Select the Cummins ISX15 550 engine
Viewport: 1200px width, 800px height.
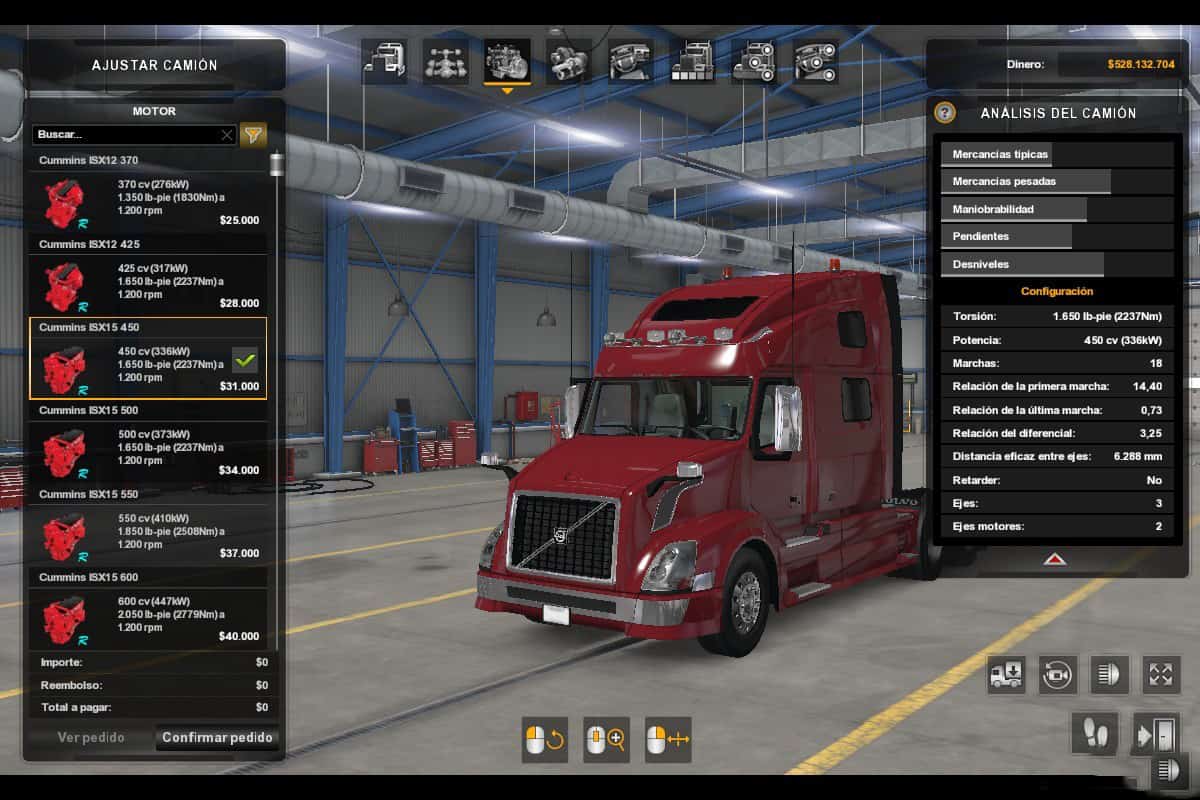(x=148, y=532)
